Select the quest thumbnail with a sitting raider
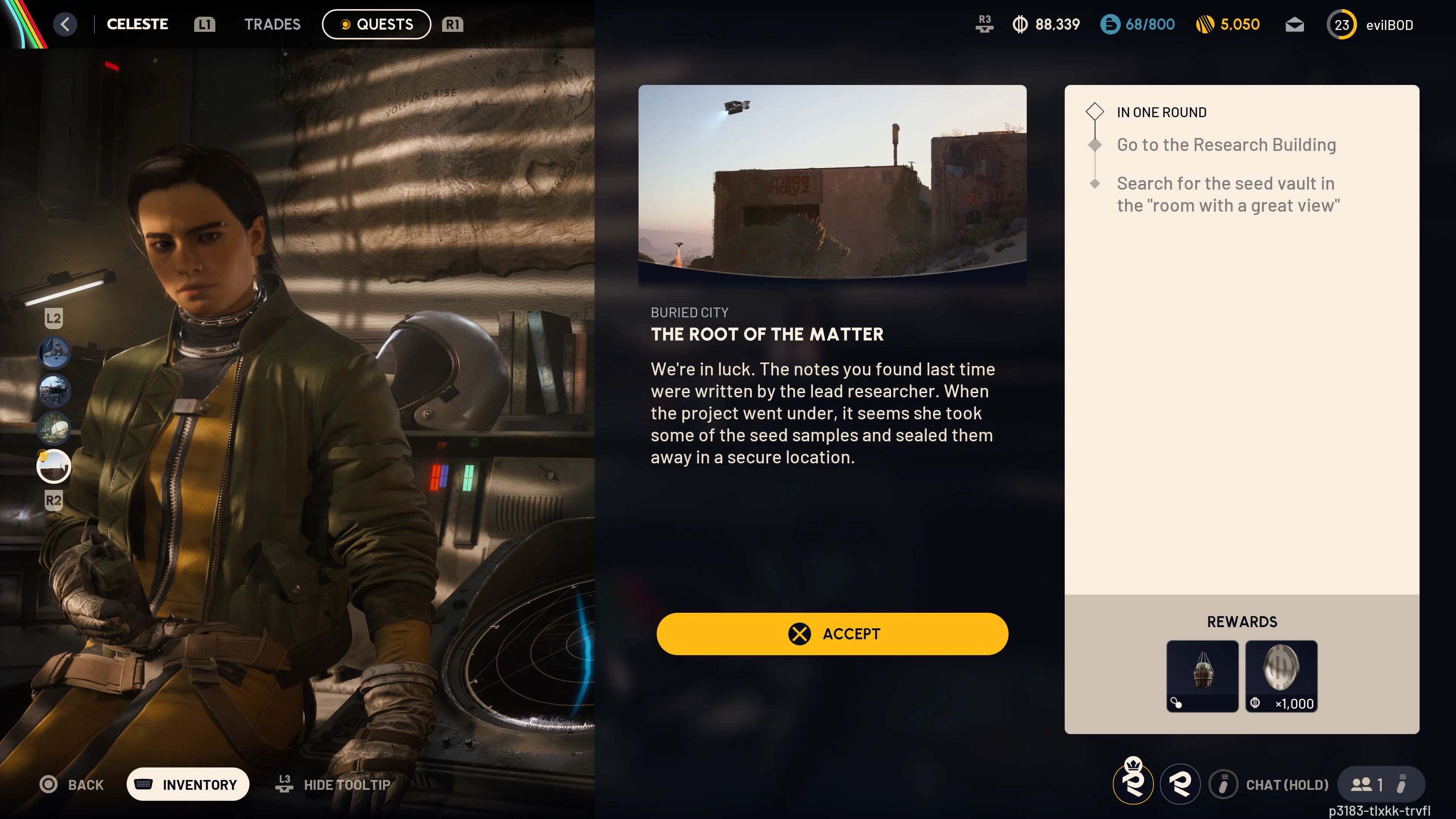 click(54, 353)
